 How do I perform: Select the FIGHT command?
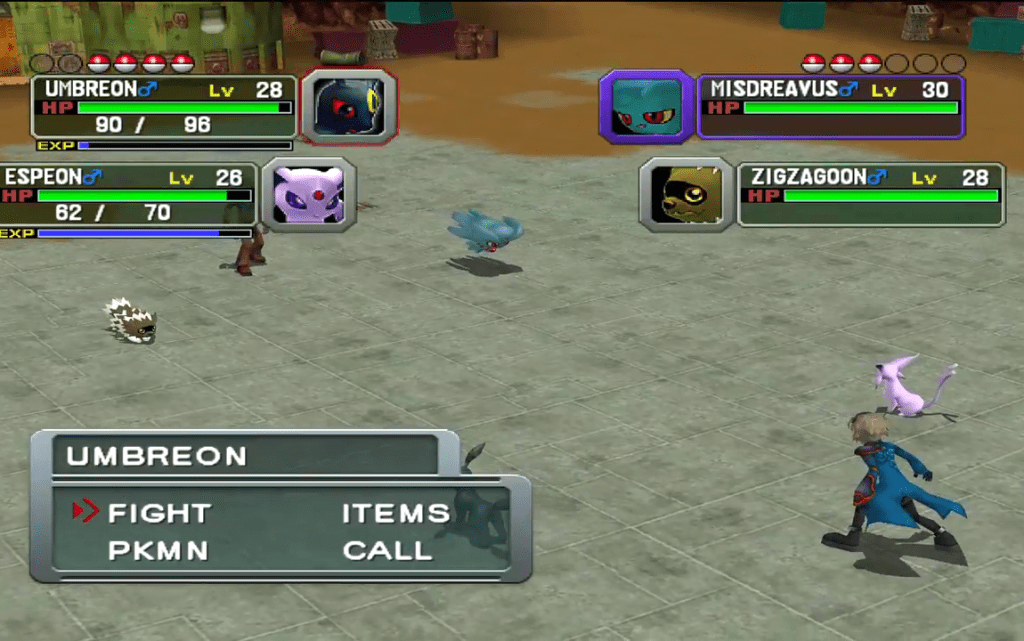(x=159, y=513)
